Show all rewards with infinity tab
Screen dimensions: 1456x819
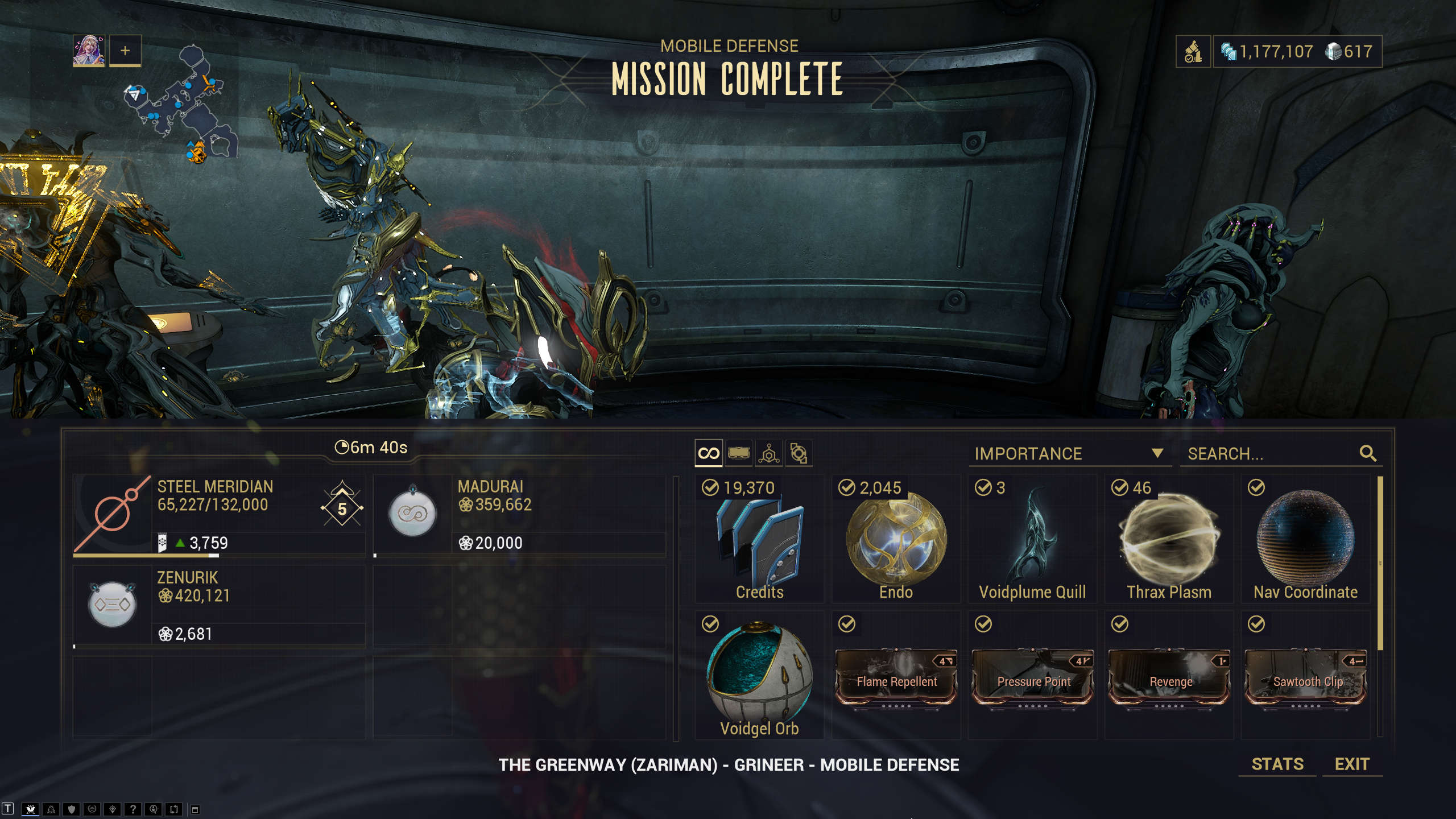(x=709, y=453)
